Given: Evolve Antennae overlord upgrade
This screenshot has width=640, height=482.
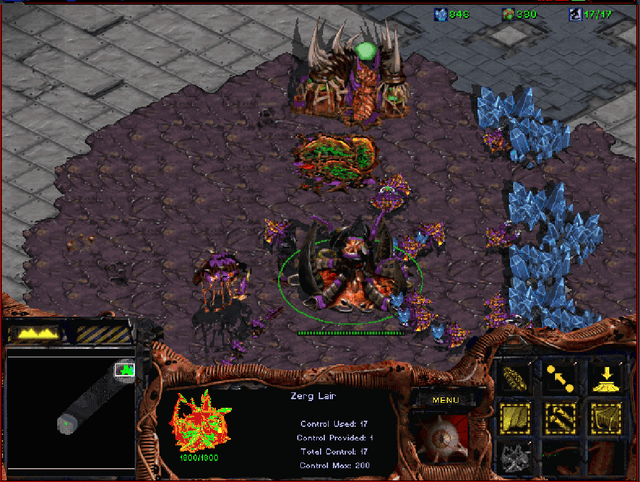Looking at the screenshot, I should click(561, 418).
